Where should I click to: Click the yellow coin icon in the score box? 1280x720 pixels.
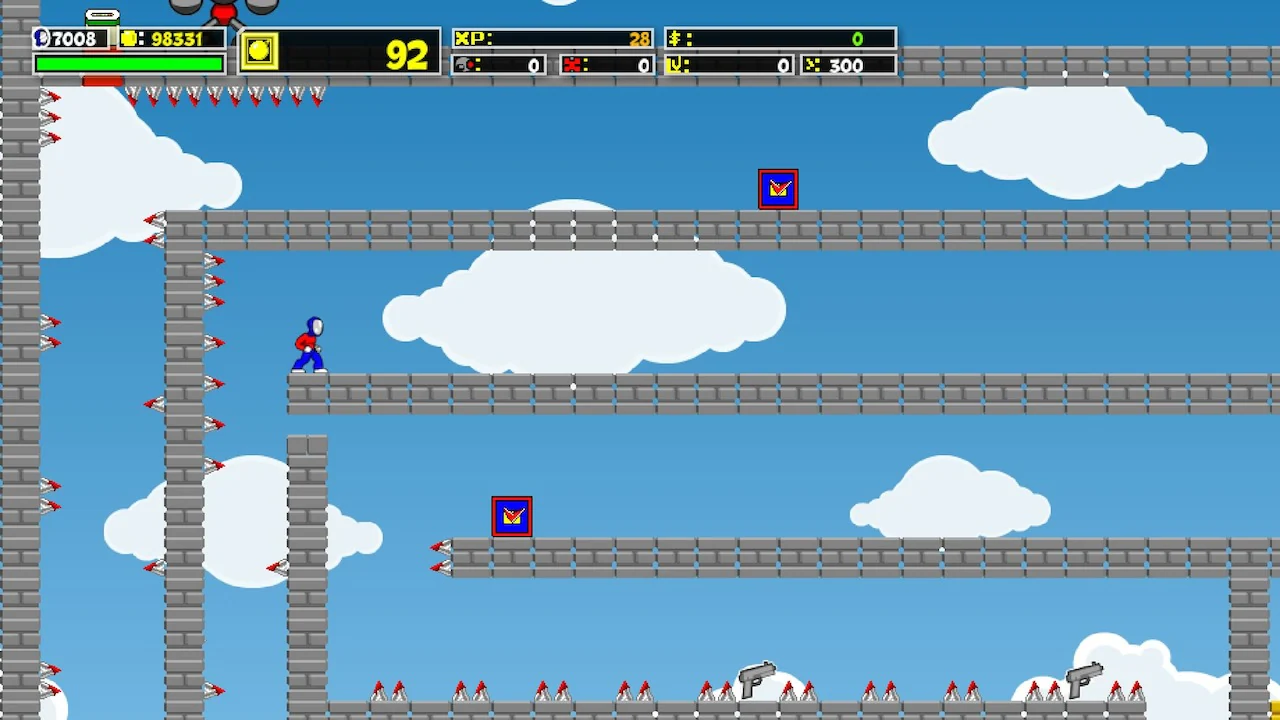(x=259, y=53)
